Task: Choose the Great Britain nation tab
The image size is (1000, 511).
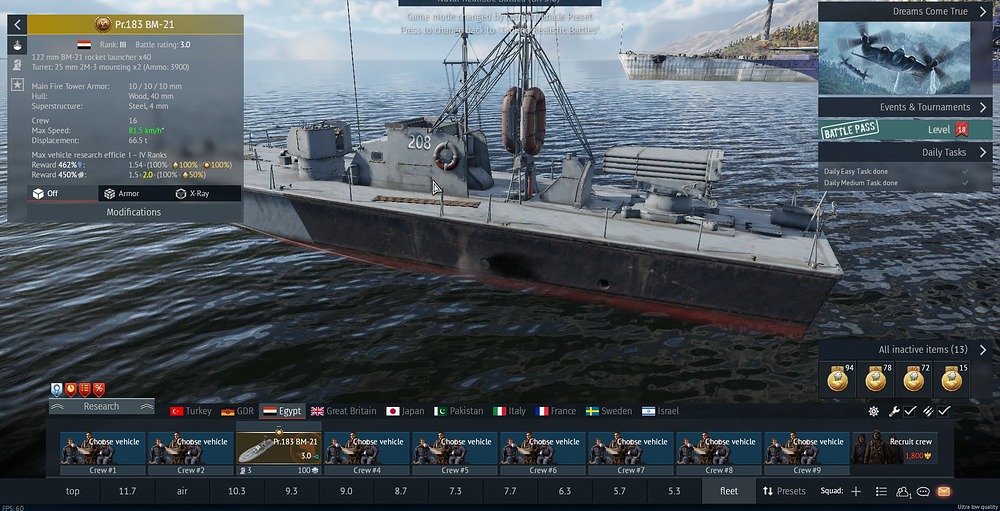Action: click(344, 411)
